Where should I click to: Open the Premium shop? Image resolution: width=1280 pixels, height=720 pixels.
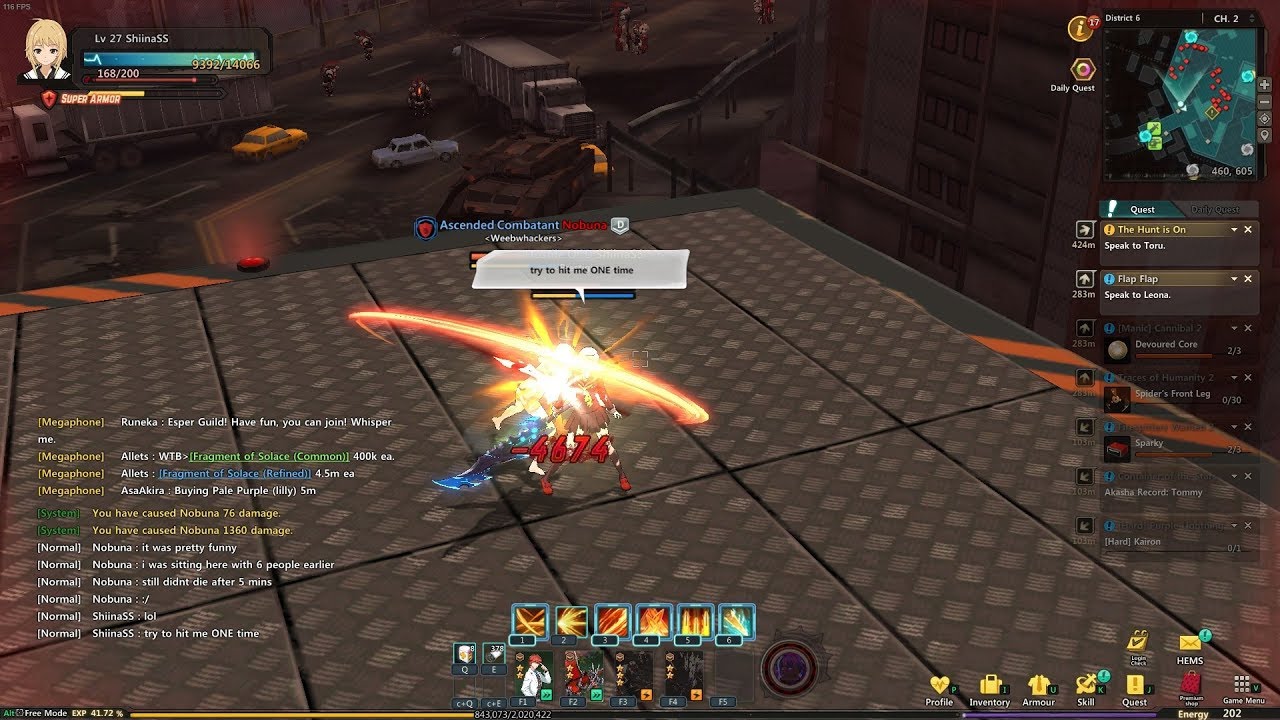[1190, 684]
